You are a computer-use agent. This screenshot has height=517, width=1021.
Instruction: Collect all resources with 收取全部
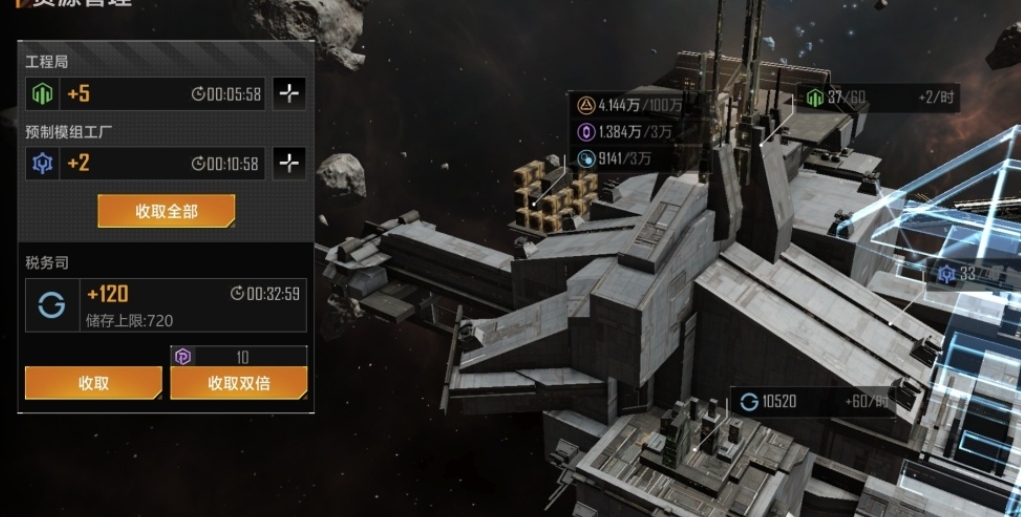[x=166, y=211]
